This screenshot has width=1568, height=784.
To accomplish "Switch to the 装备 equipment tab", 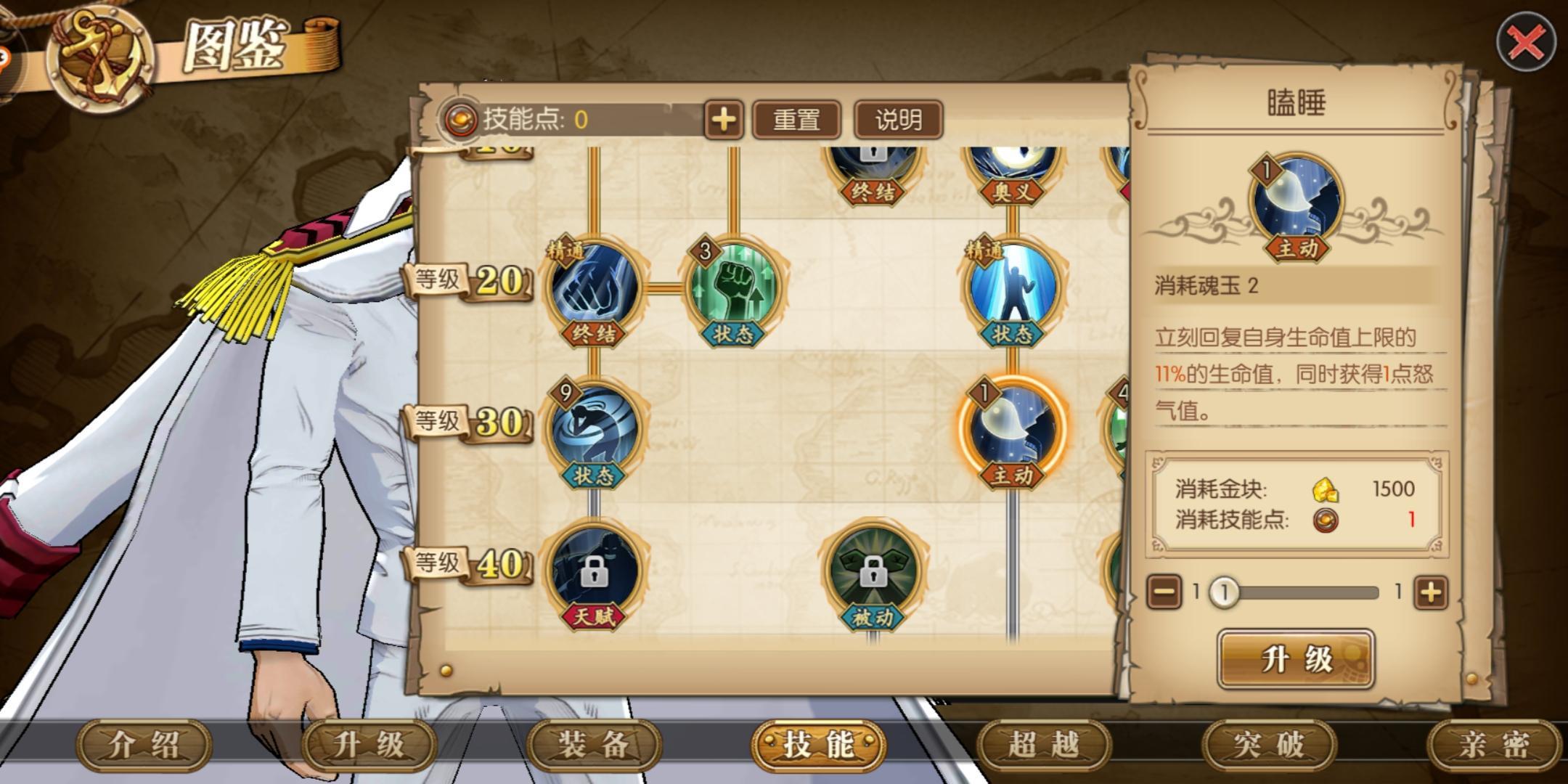I will (x=594, y=745).
